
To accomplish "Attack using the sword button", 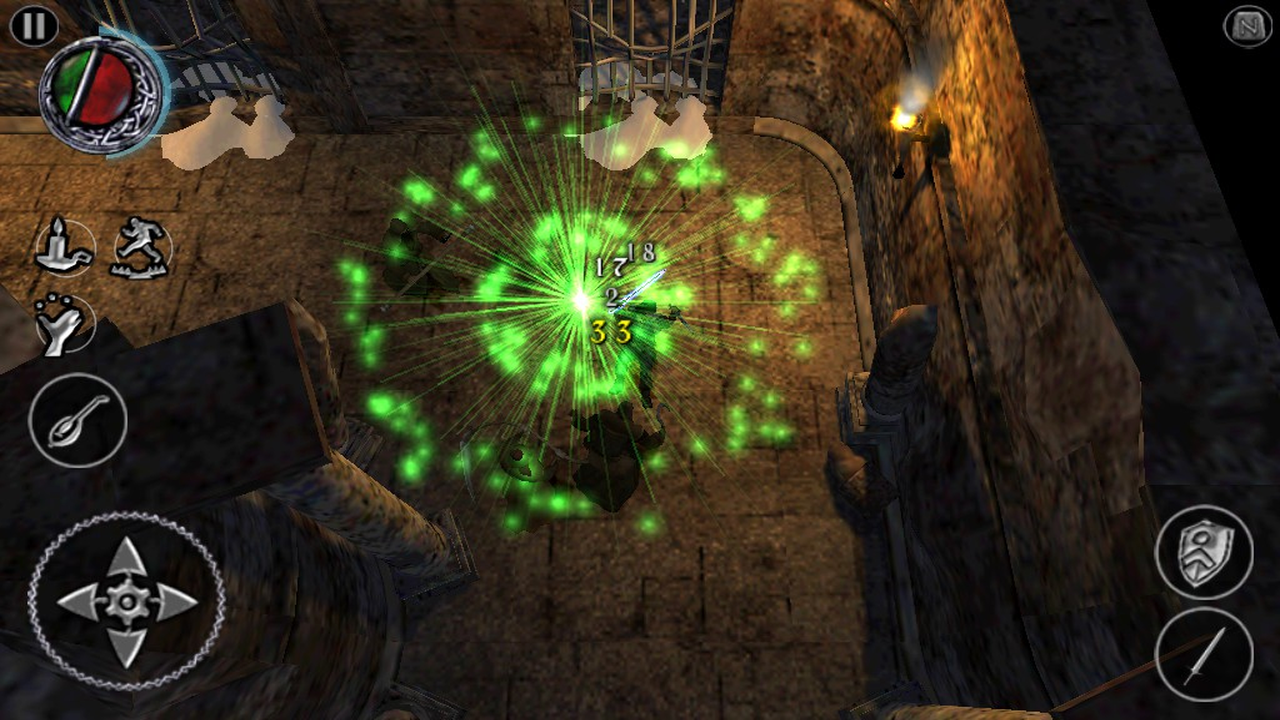I will click(x=1204, y=655).
